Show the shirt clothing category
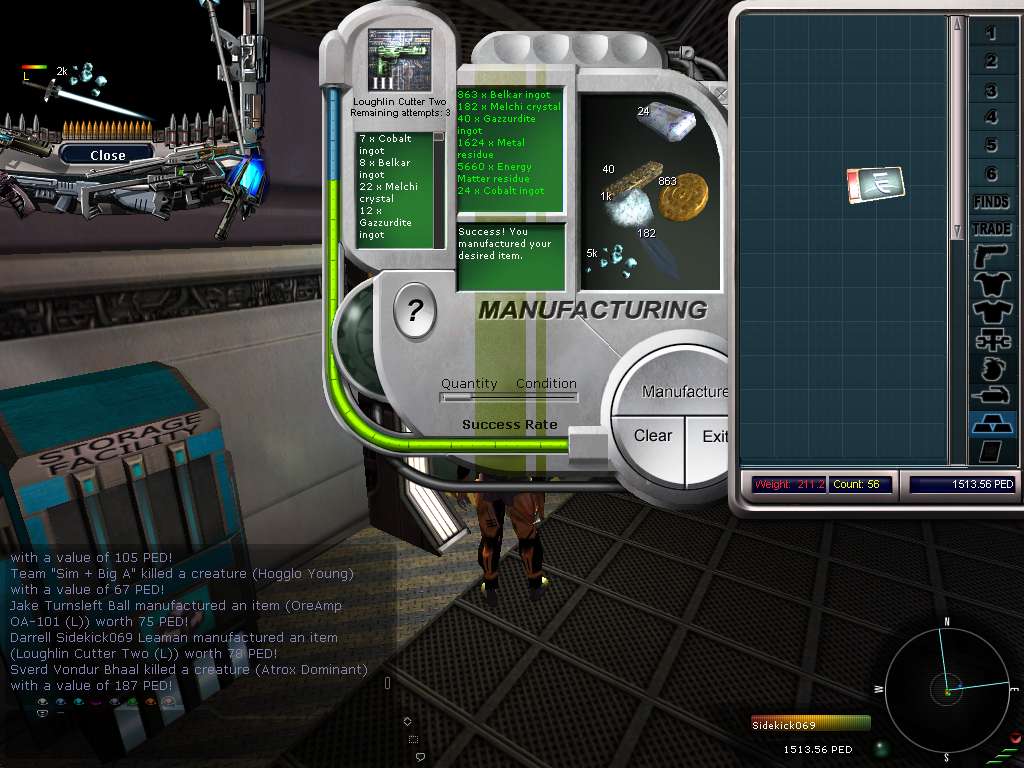Viewport: 1024px width, 768px height. click(x=991, y=313)
